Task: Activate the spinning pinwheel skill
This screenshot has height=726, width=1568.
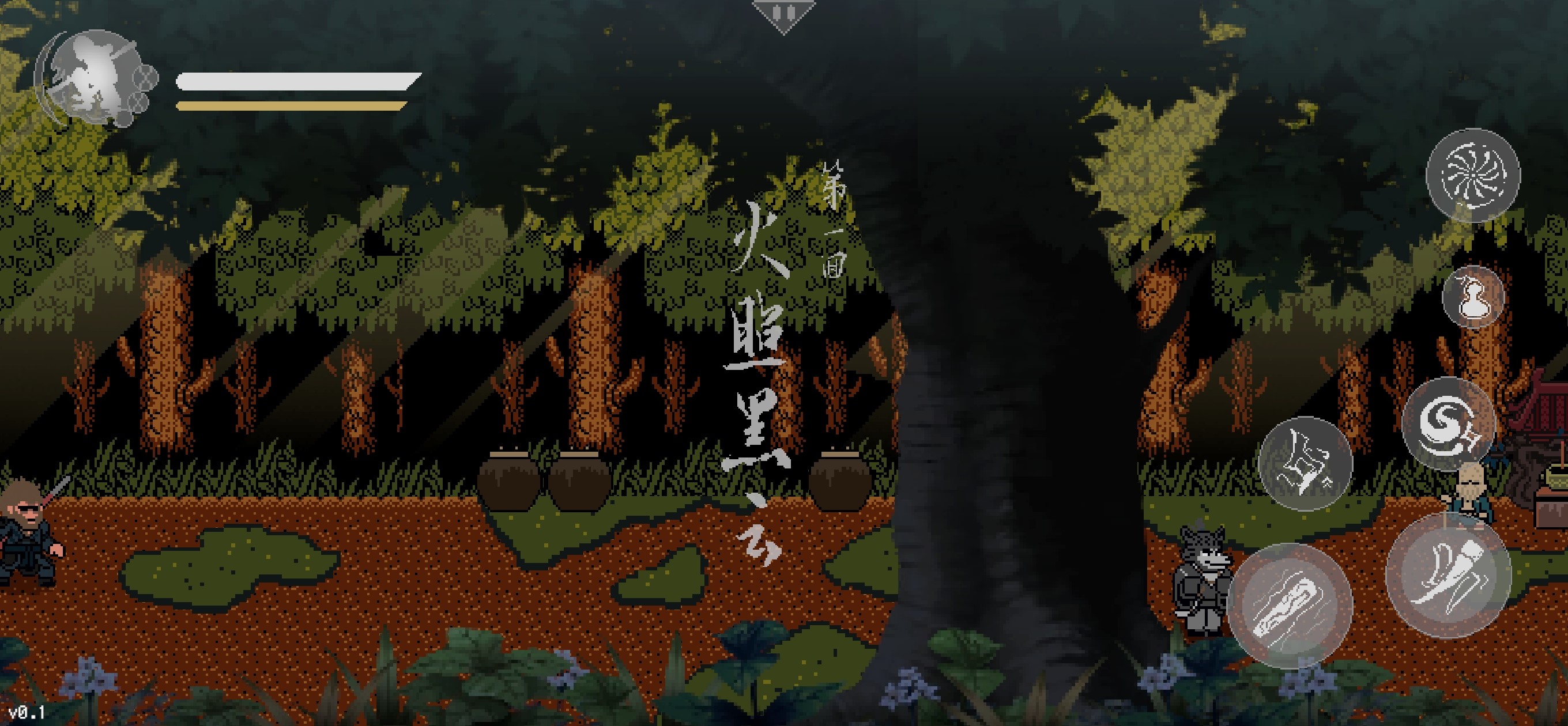Action: [1472, 175]
